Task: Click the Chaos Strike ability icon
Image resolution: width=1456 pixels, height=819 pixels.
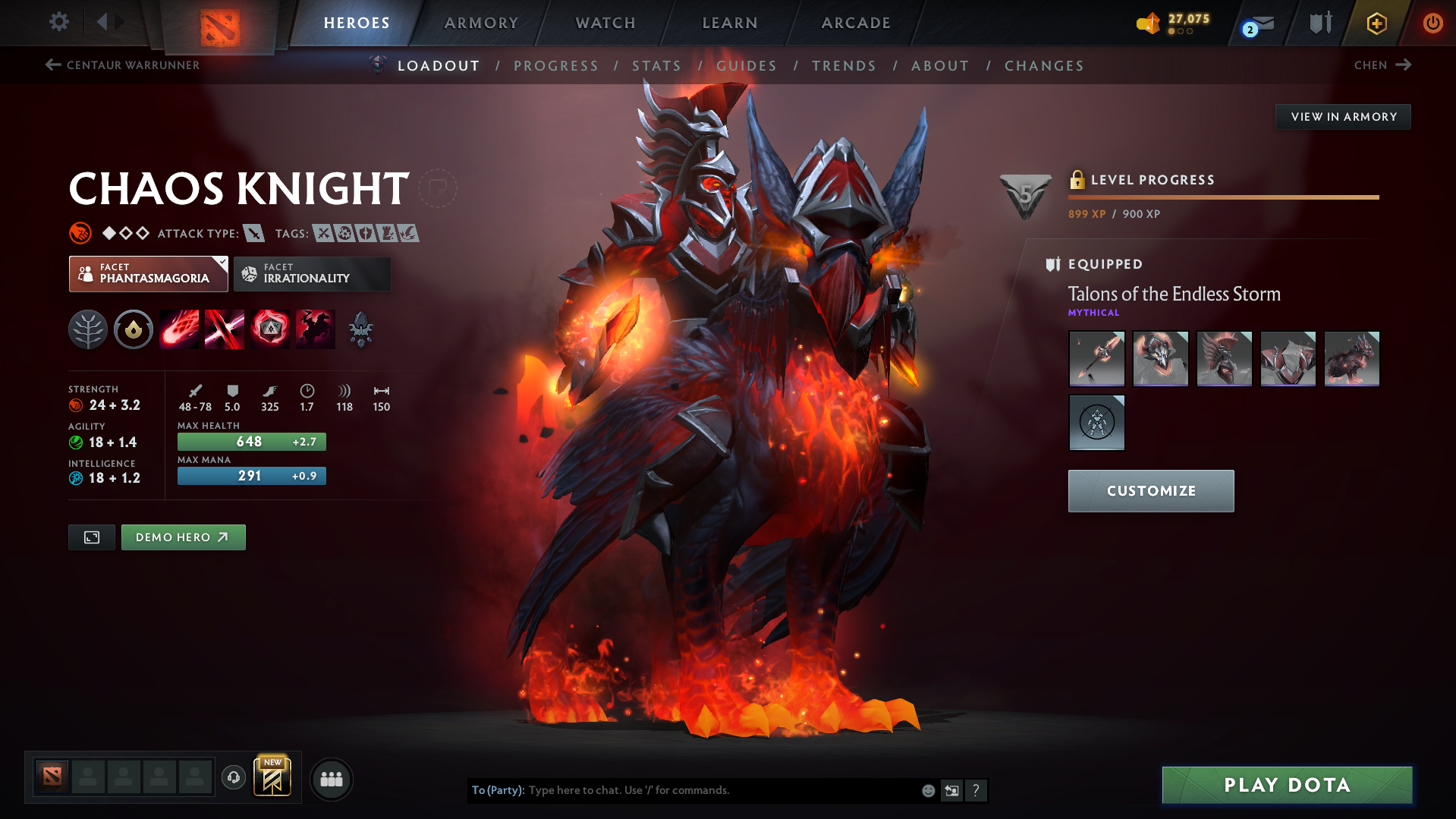Action: 270,329
